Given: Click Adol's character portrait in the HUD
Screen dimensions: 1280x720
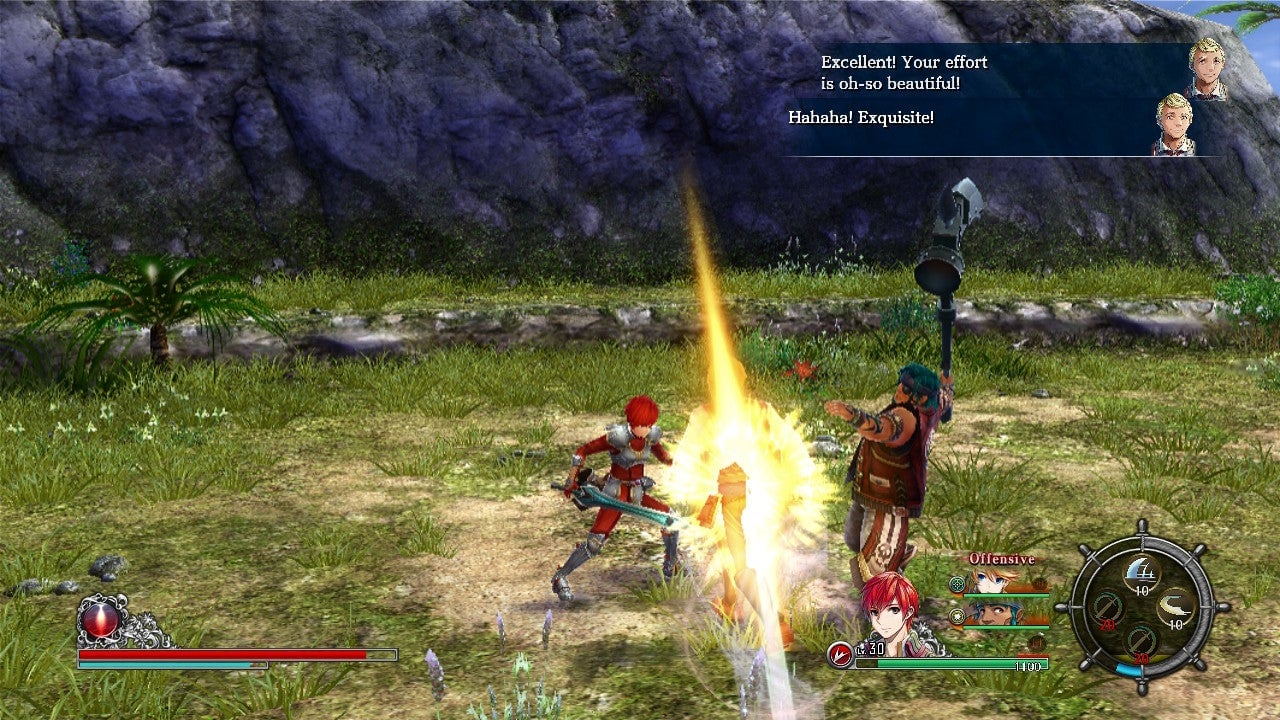Looking at the screenshot, I should [890, 609].
